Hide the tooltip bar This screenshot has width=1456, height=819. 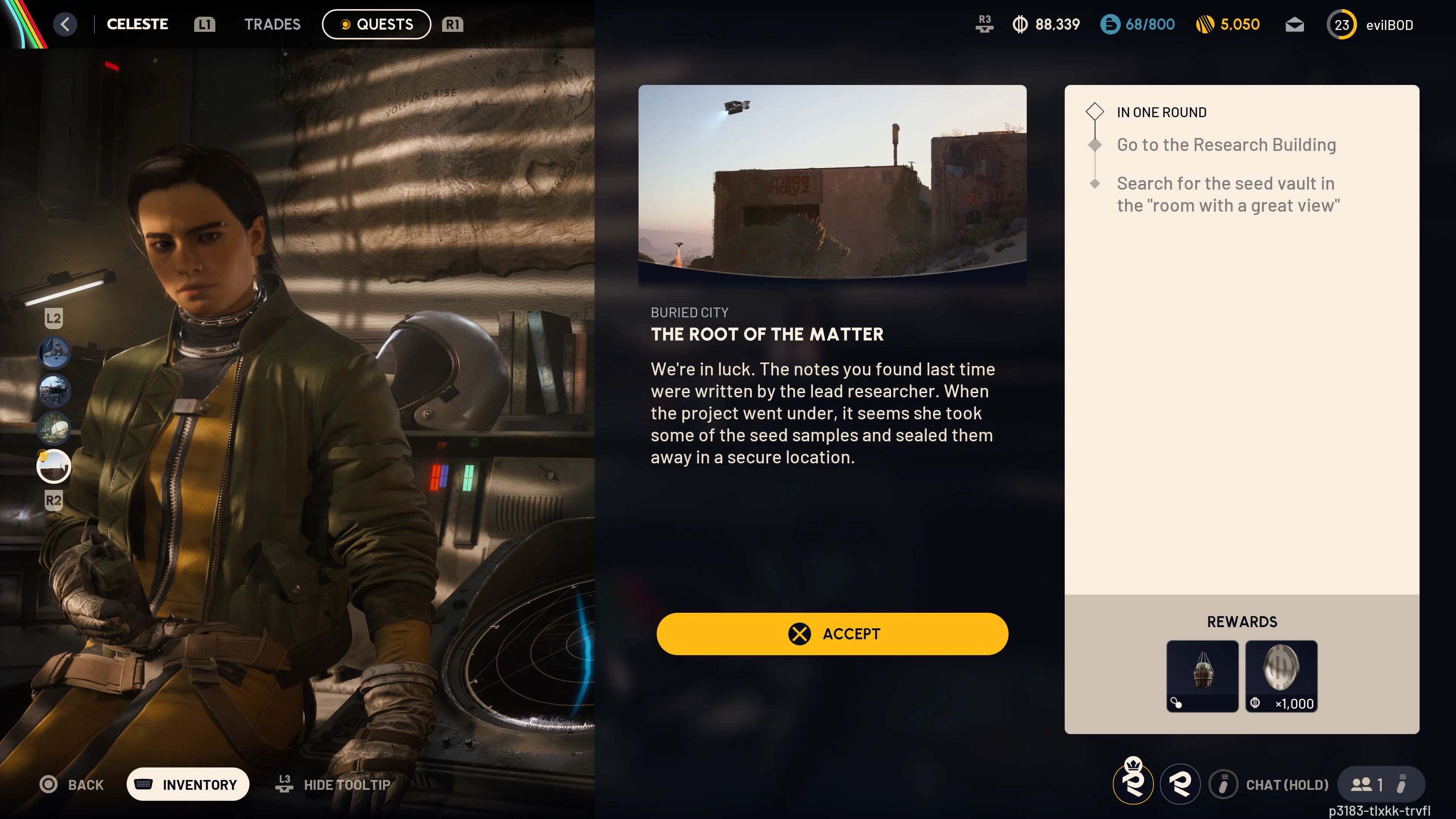346,784
